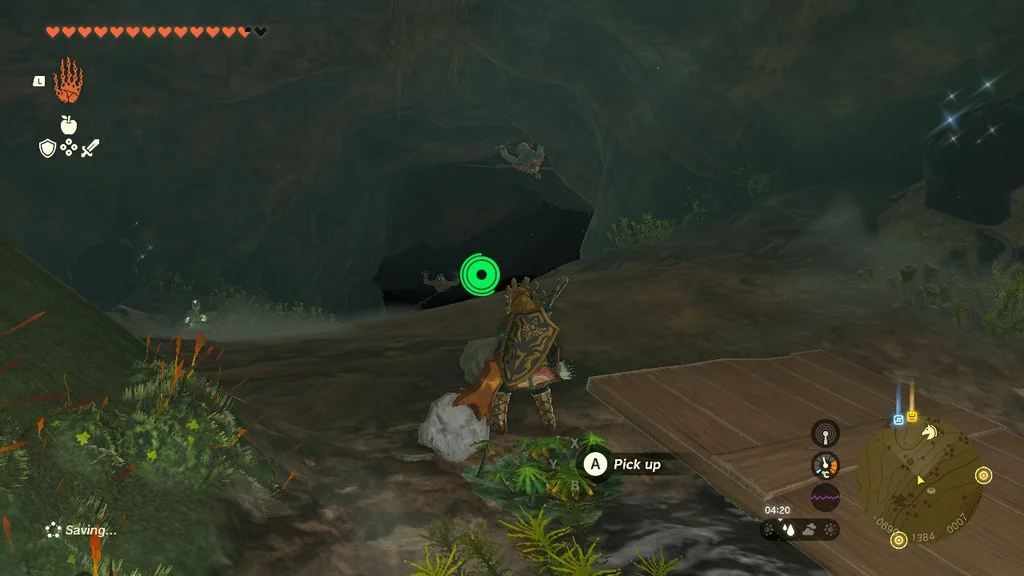
Task: Select the yellow pin marker above minimap
Action: (912, 416)
